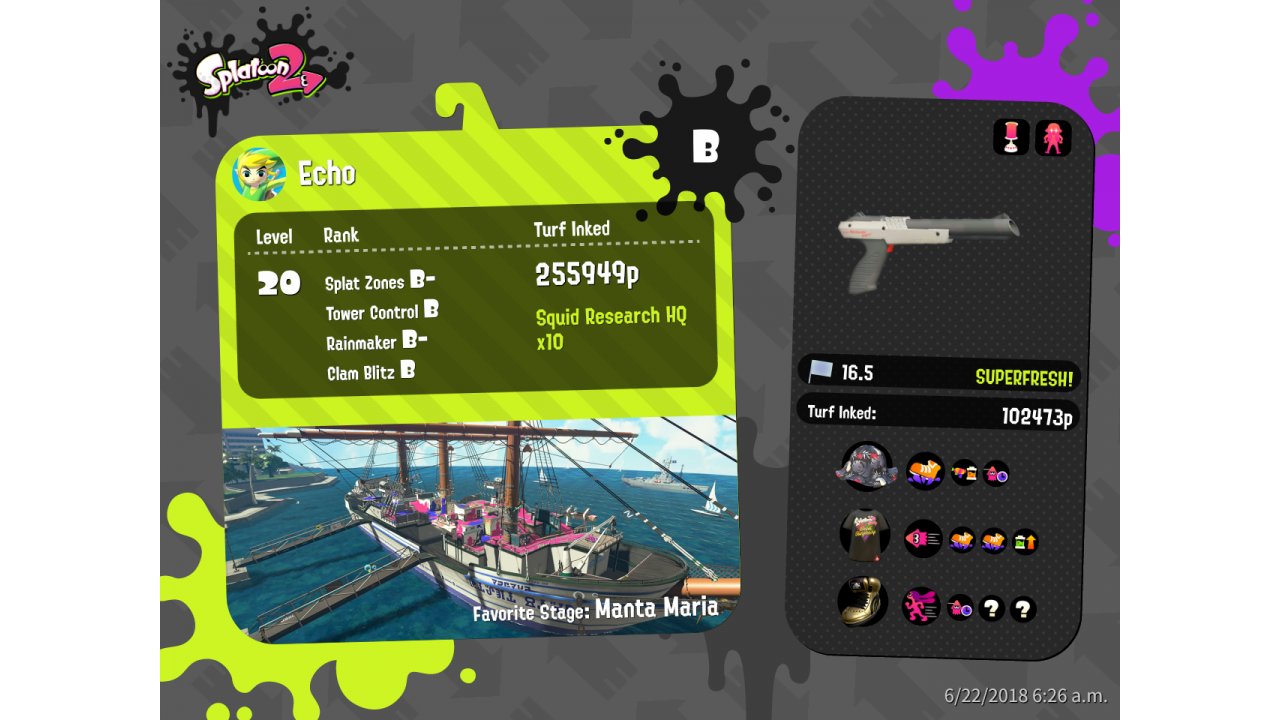Screen dimensions: 1280x720
Task: Open the Manta Maria favorite stage picture
Action: pos(480,525)
